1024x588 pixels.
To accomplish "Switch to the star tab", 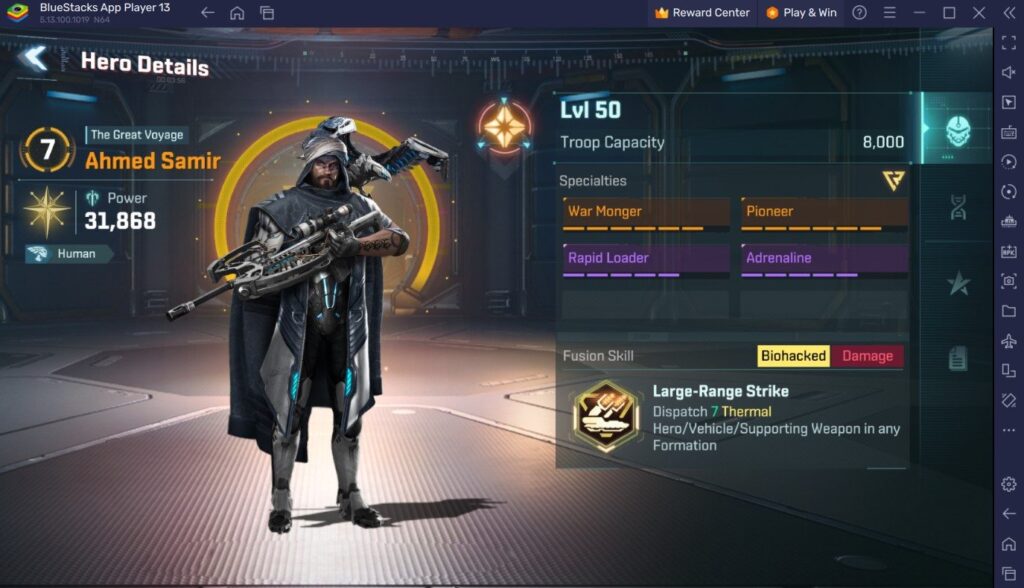I will 958,284.
